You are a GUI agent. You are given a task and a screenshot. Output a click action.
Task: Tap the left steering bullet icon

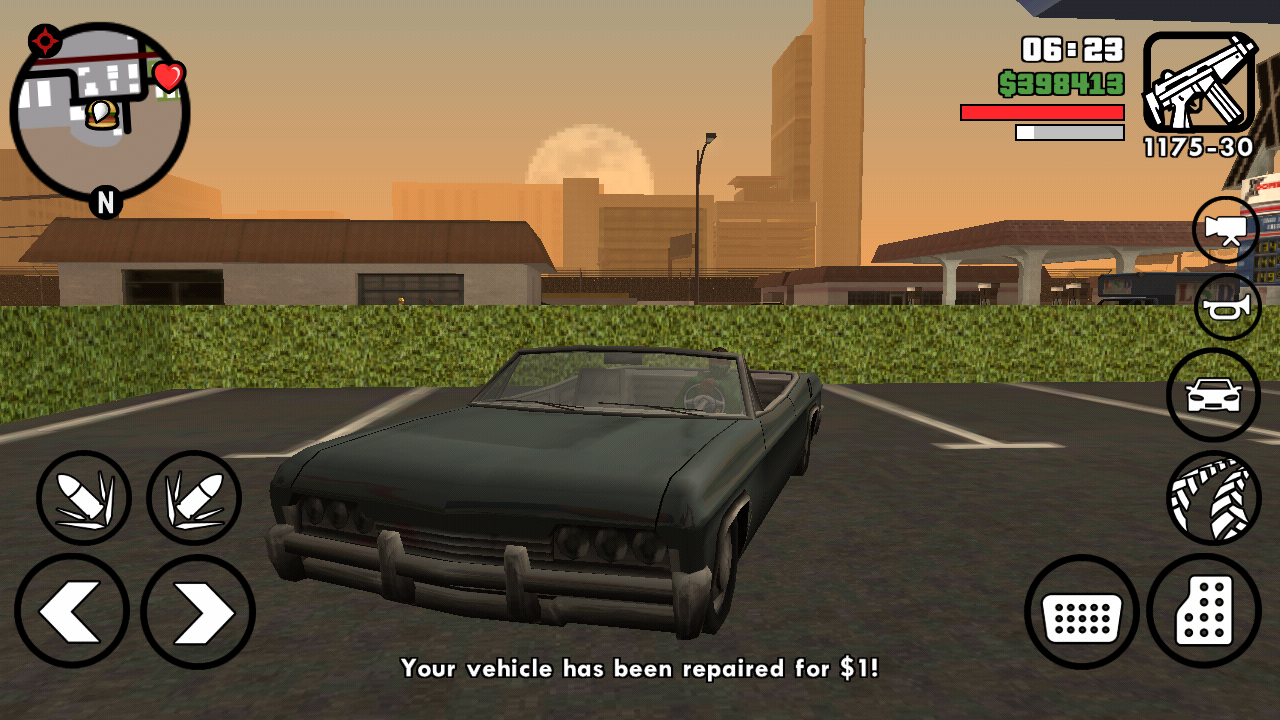tap(84, 497)
